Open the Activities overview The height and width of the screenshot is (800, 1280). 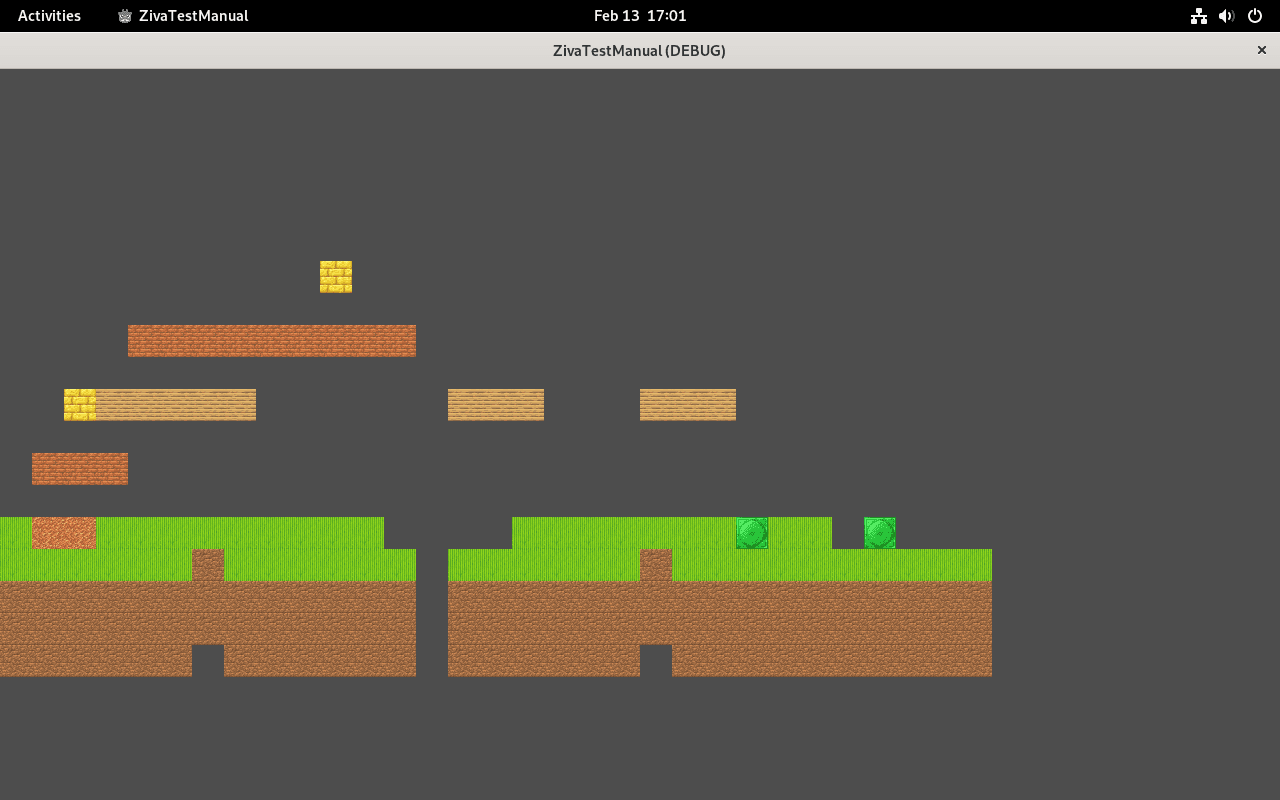49,15
